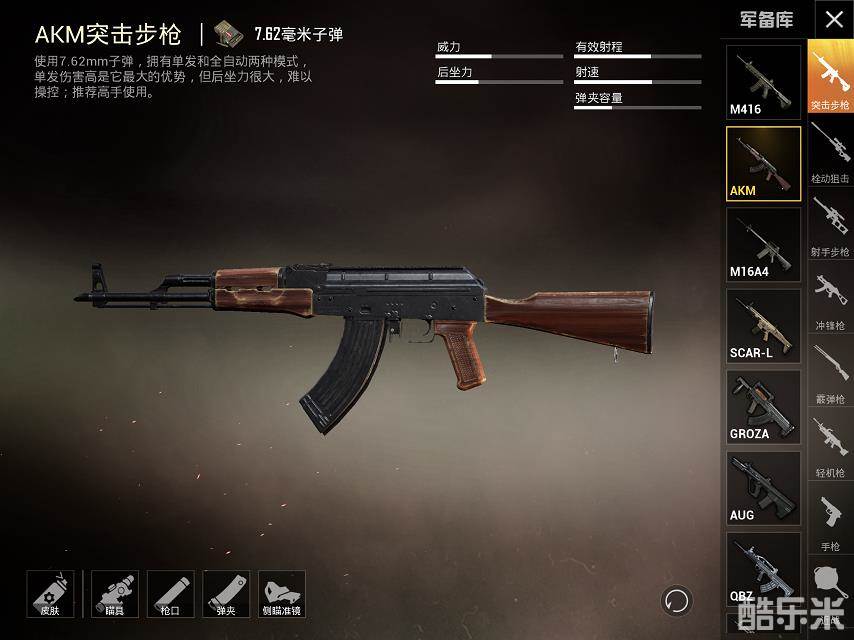Open the 弹夹 magazine attachment slot
Viewport: 854px width, 640px height.
(226, 594)
